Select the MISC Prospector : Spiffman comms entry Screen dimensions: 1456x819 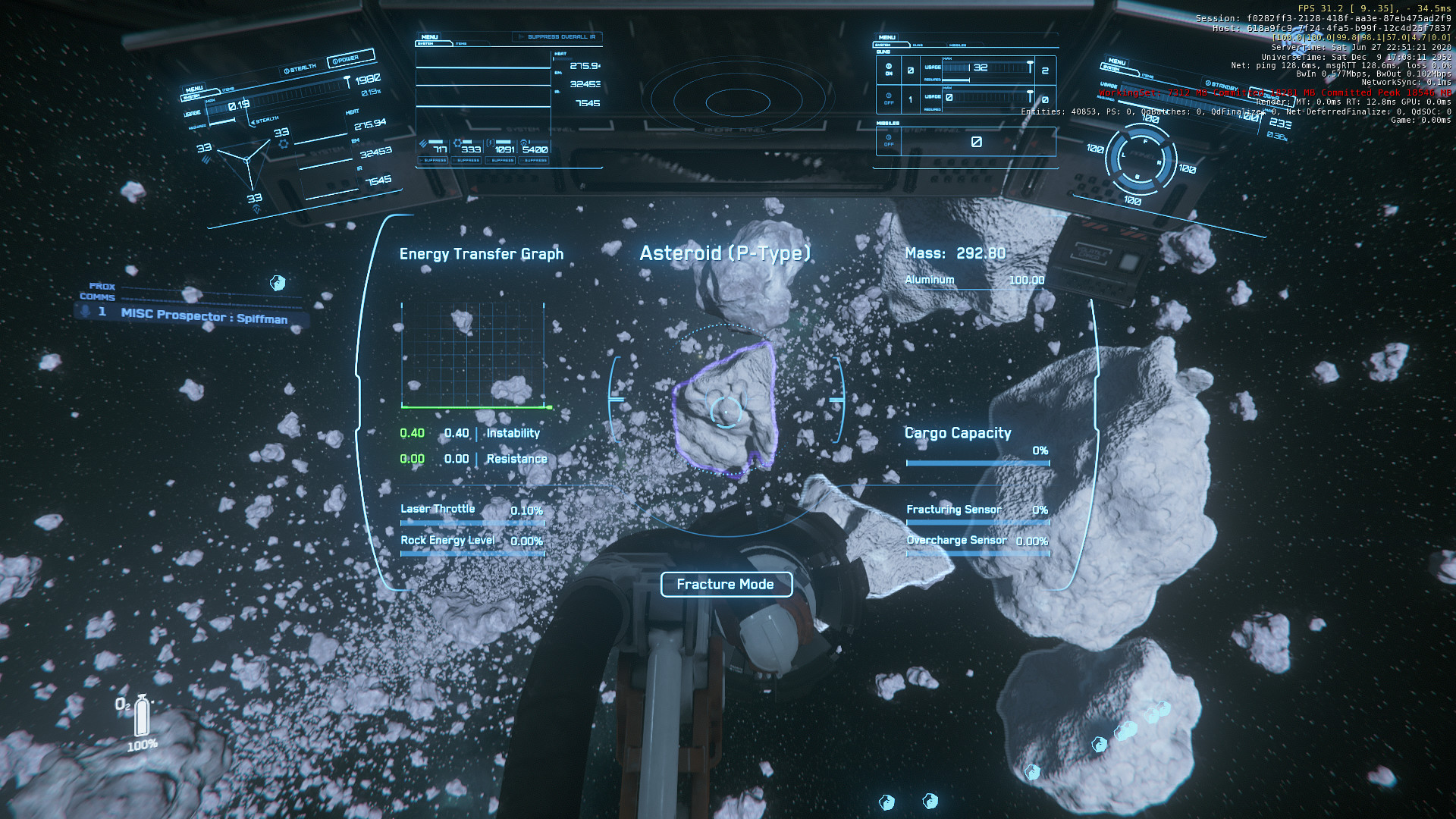(x=203, y=316)
